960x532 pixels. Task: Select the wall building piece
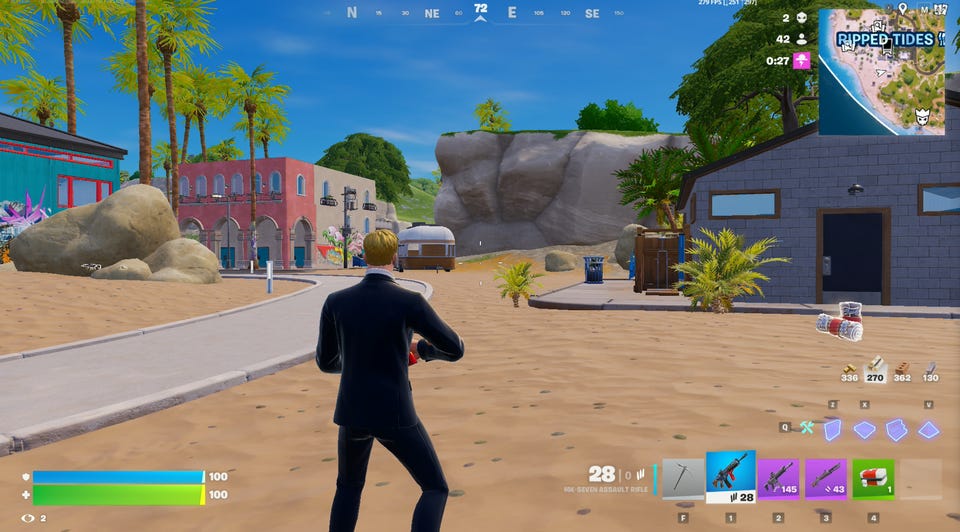point(832,429)
